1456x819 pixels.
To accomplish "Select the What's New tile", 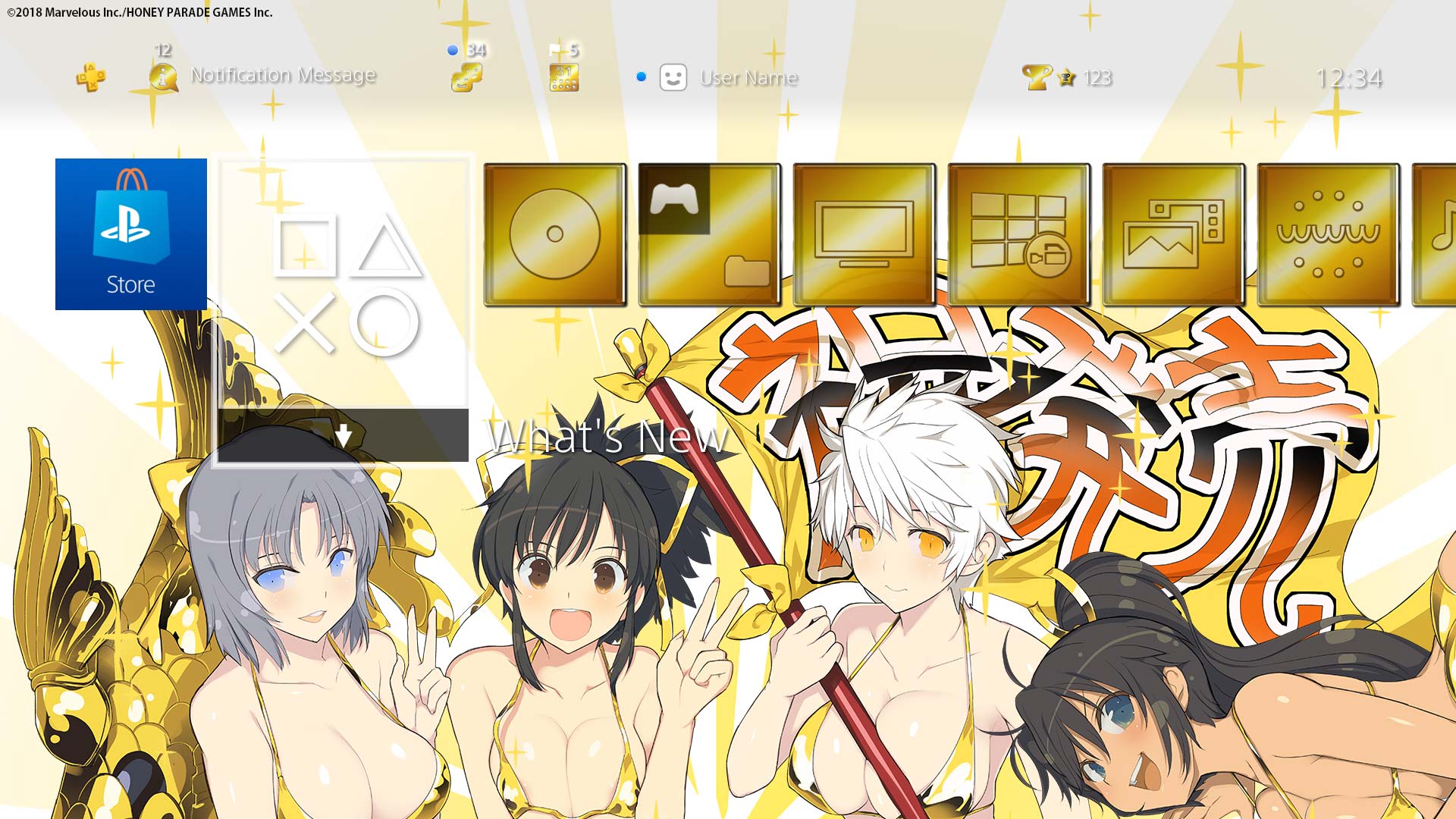I will [343, 309].
